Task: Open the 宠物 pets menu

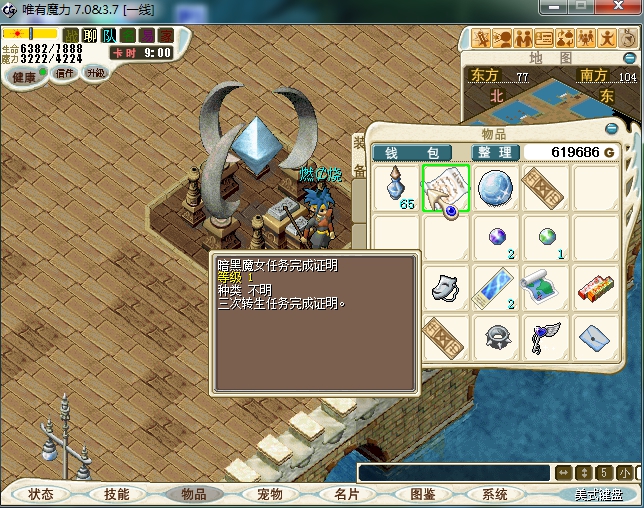Action: (x=270, y=494)
